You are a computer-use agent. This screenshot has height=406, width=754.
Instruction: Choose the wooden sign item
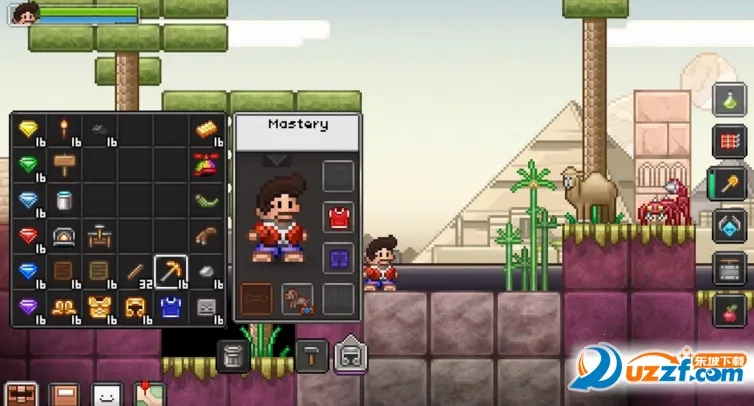coord(65,164)
